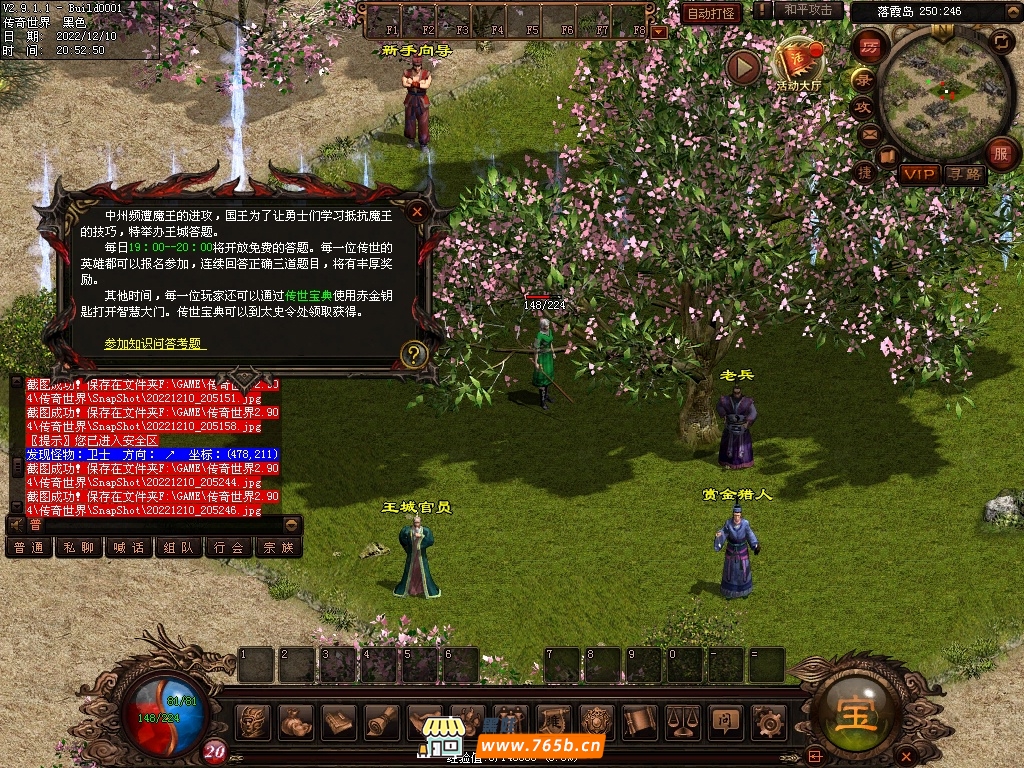The image size is (1024, 768).
Task: Switch chat to the 私聊 channel
Action: 78,547
